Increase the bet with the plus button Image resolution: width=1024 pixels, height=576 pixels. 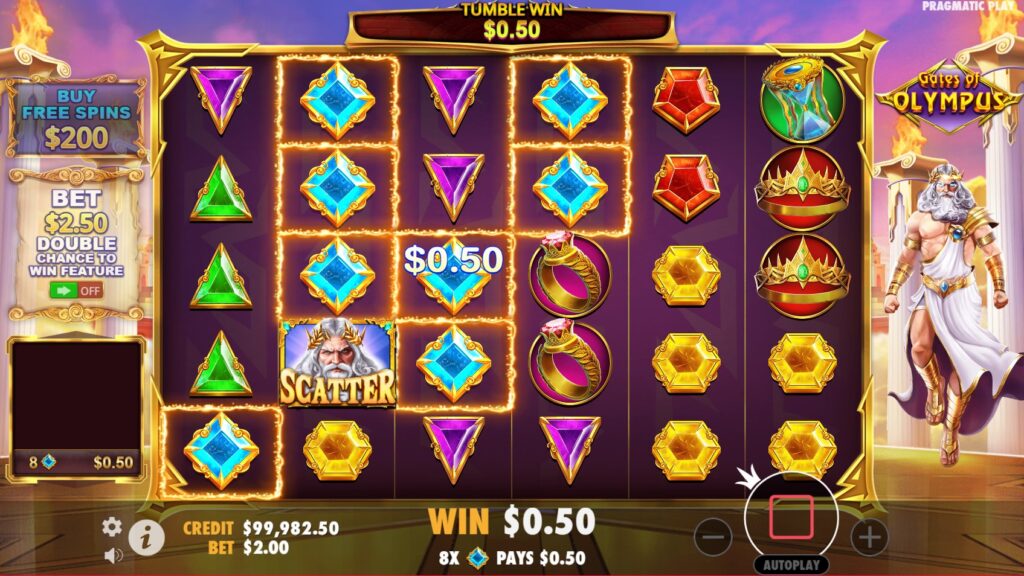click(869, 537)
